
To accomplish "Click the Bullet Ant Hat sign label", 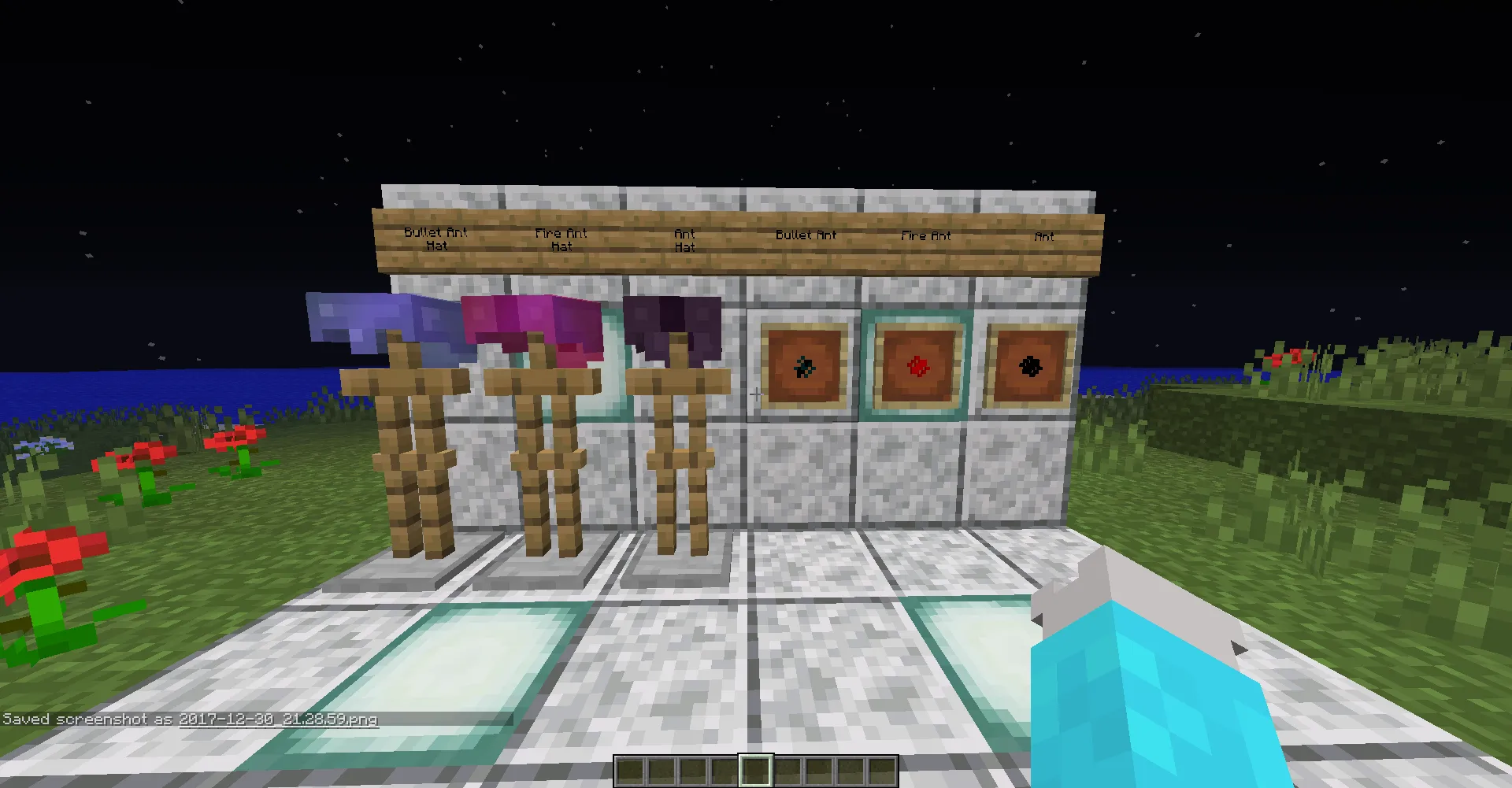I will (x=435, y=239).
